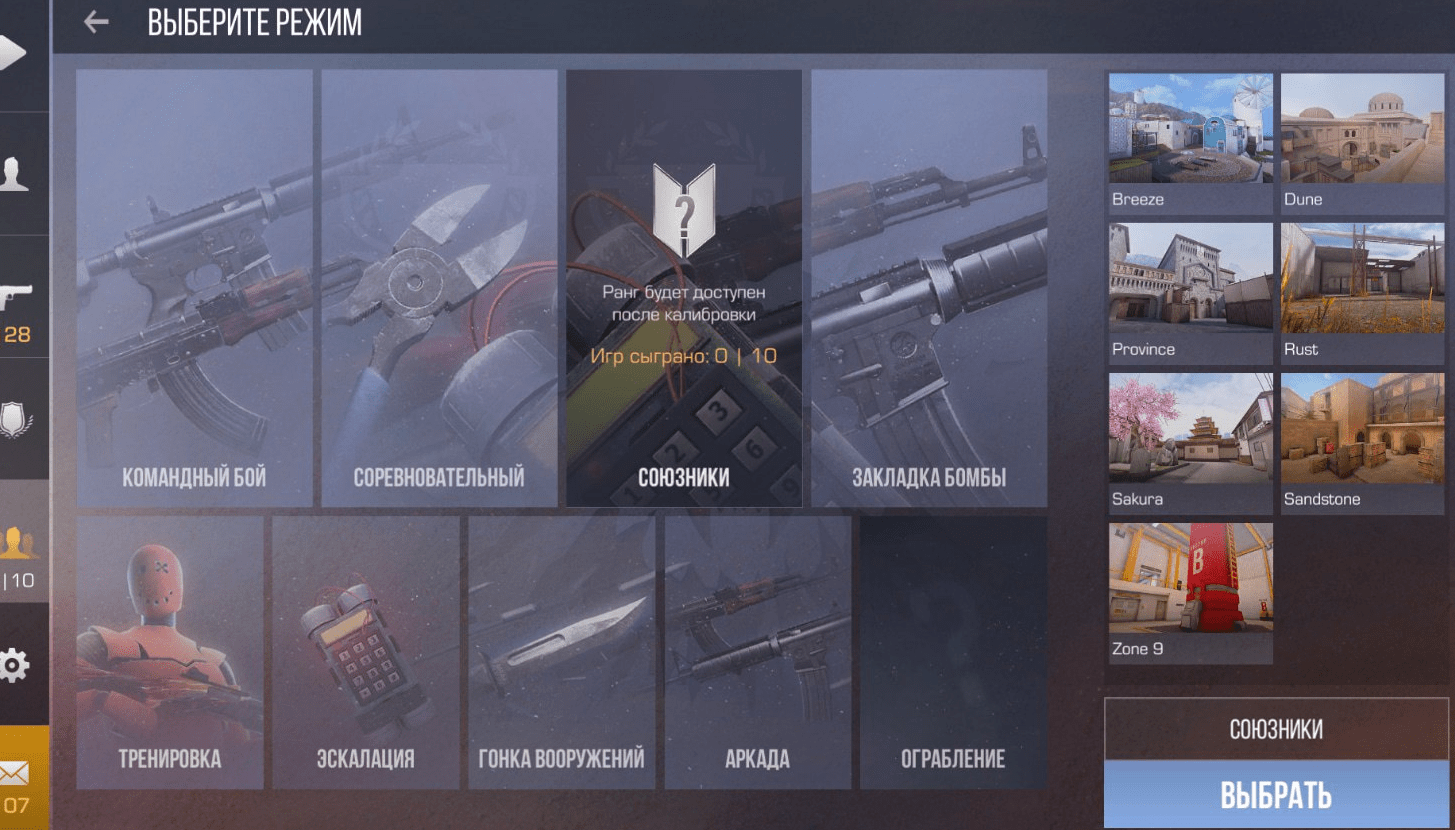Select the Ограбление mode tile
Viewport: 1455px width, 830px height.
(x=953, y=652)
